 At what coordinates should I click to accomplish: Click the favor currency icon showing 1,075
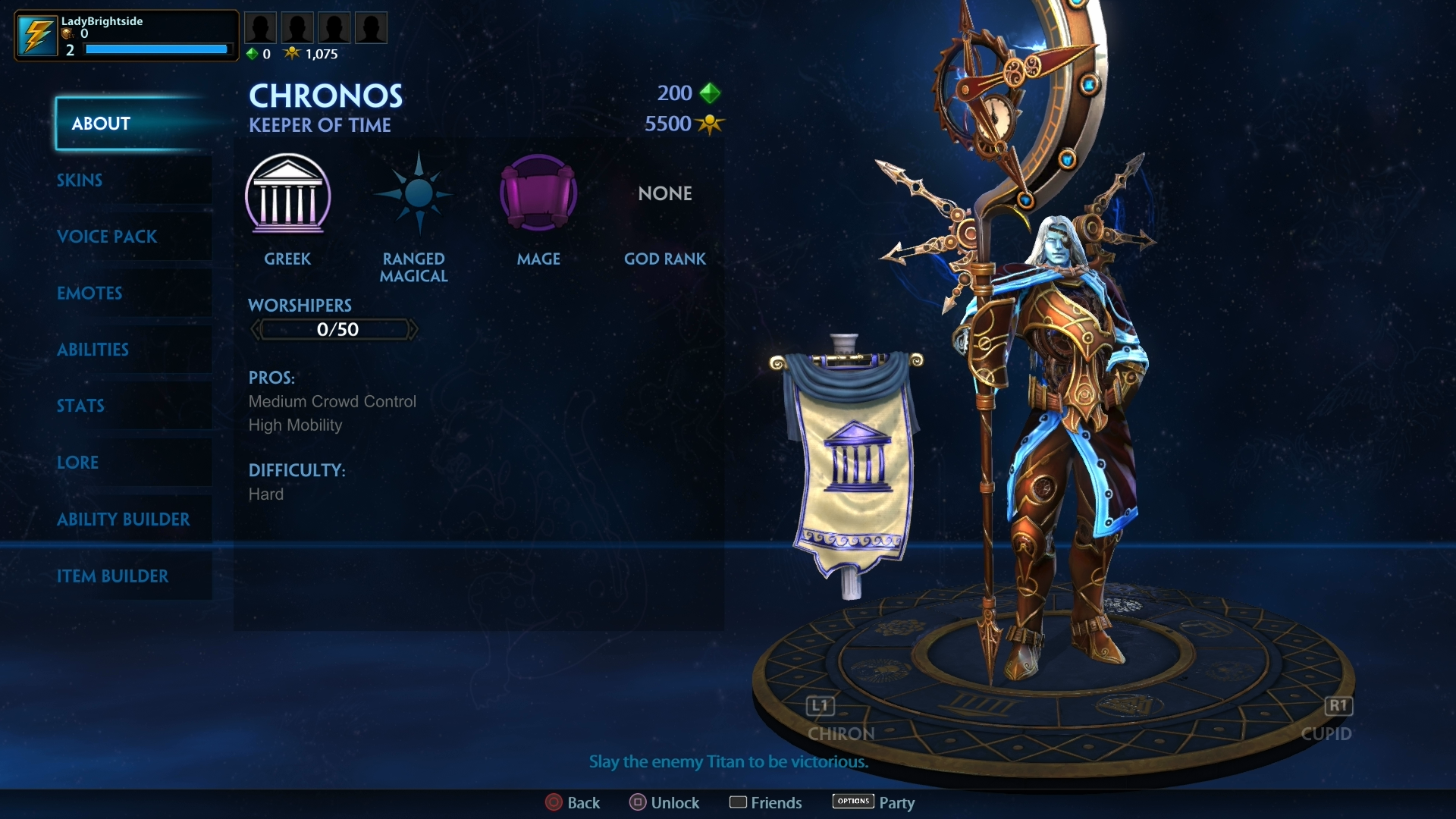pyautogui.click(x=292, y=53)
